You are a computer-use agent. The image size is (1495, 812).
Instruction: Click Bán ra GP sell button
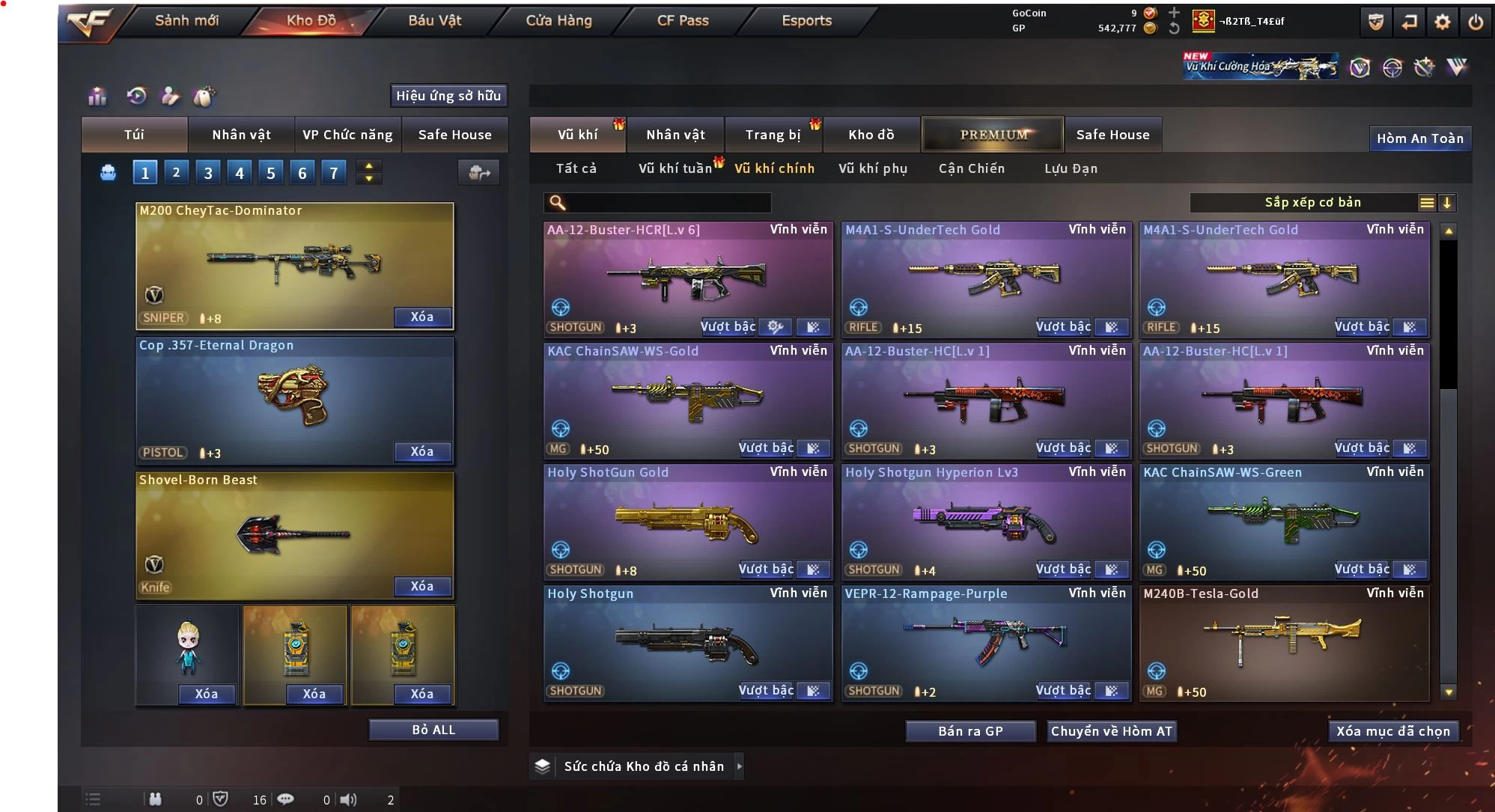(970, 731)
